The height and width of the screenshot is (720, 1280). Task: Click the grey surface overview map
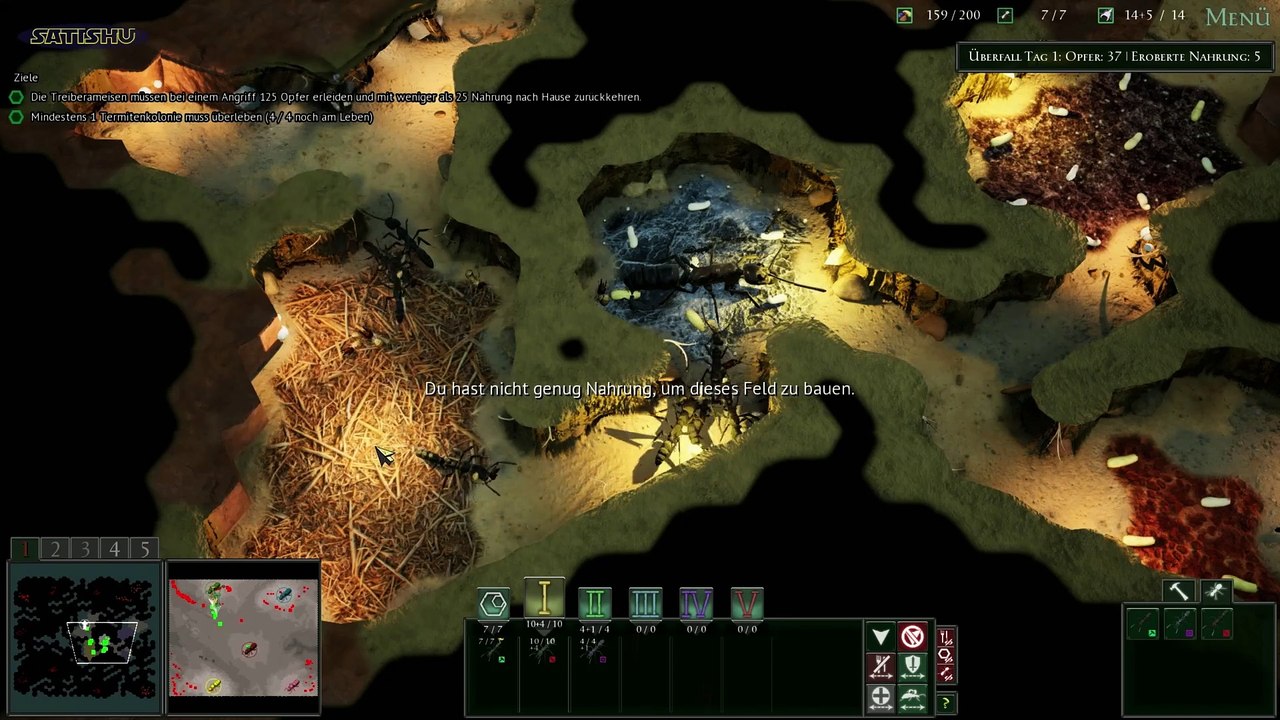243,636
